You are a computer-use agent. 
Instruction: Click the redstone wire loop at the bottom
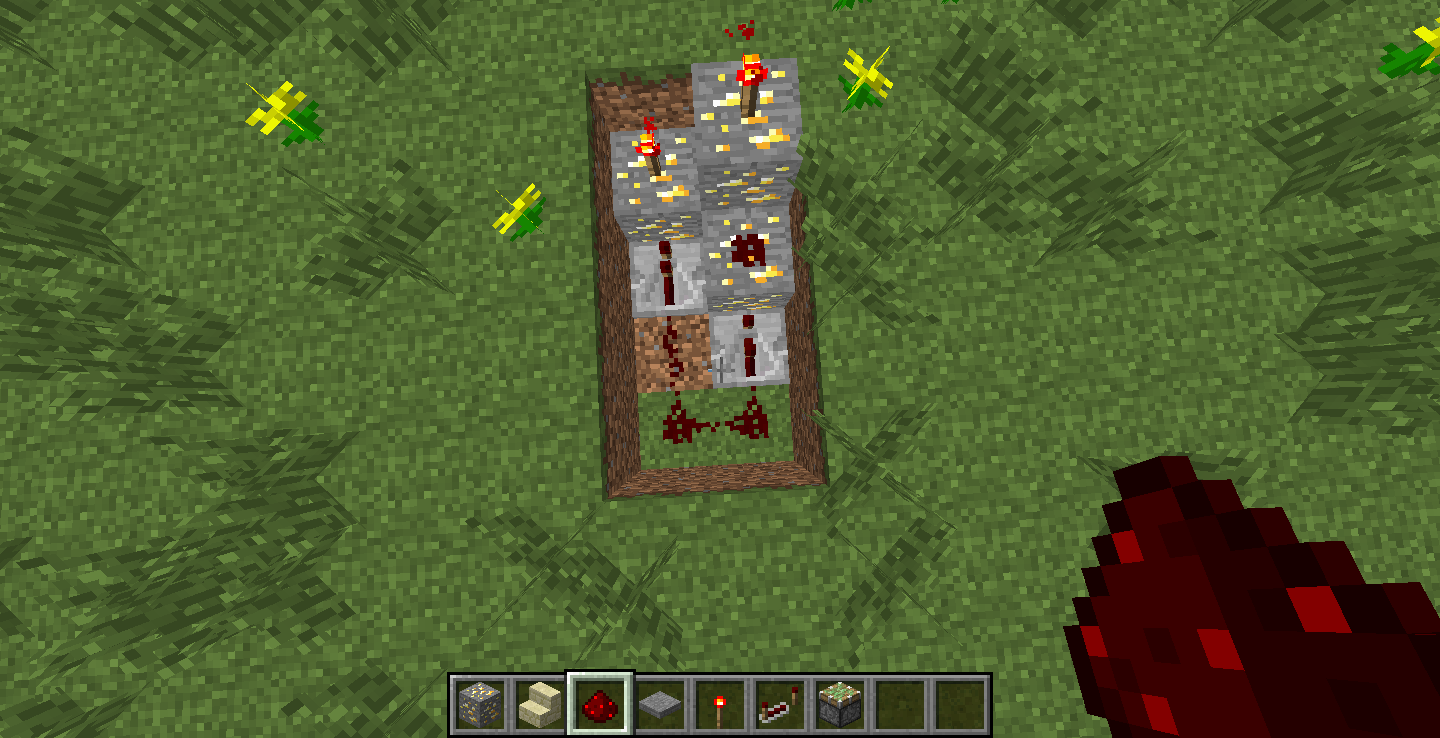pos(708,425)
